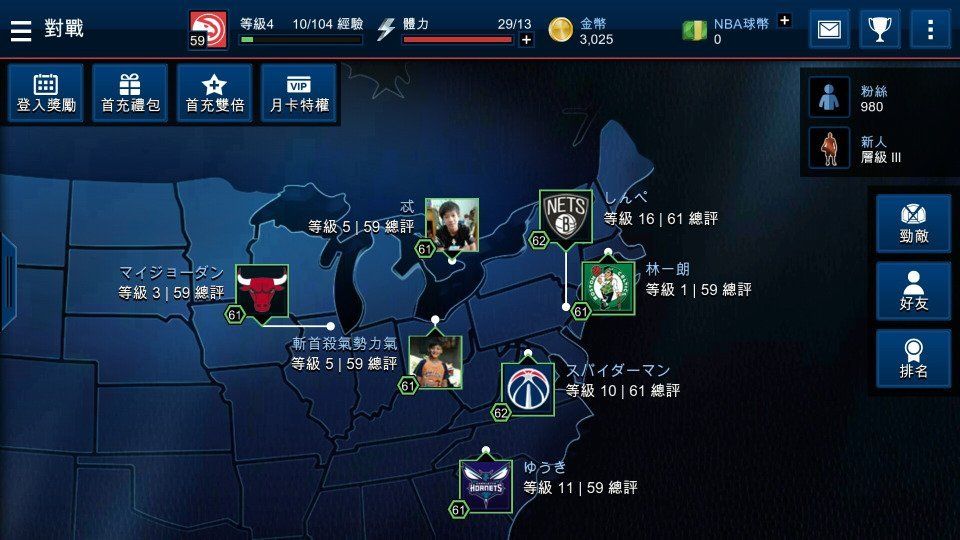Challenge the Chicago Bulls opponent マイジョーダン
This screenshot has width=960, height=540.
[x=262, y=292]
